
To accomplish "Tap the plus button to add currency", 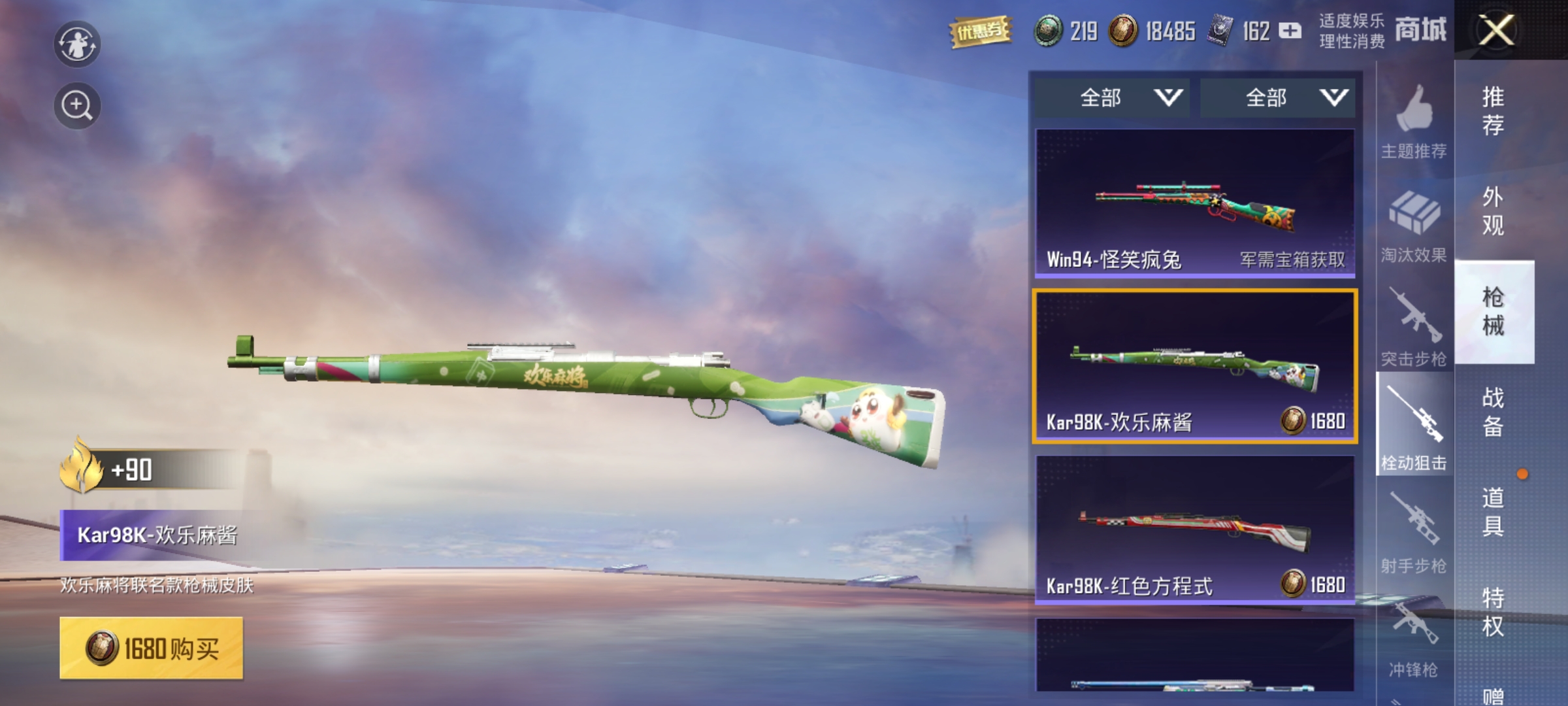I will pos(1290,31).
